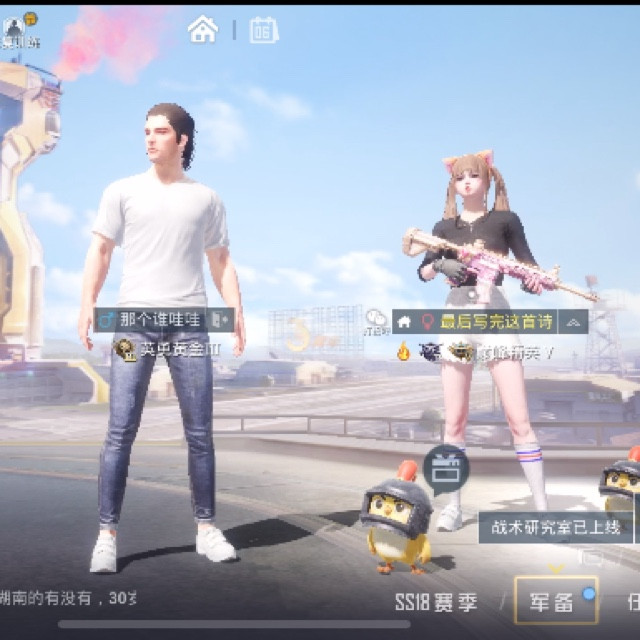Screen dimensions: 640x640
Task: Open the 战术研究室已上线 notification
Action: 556,527
